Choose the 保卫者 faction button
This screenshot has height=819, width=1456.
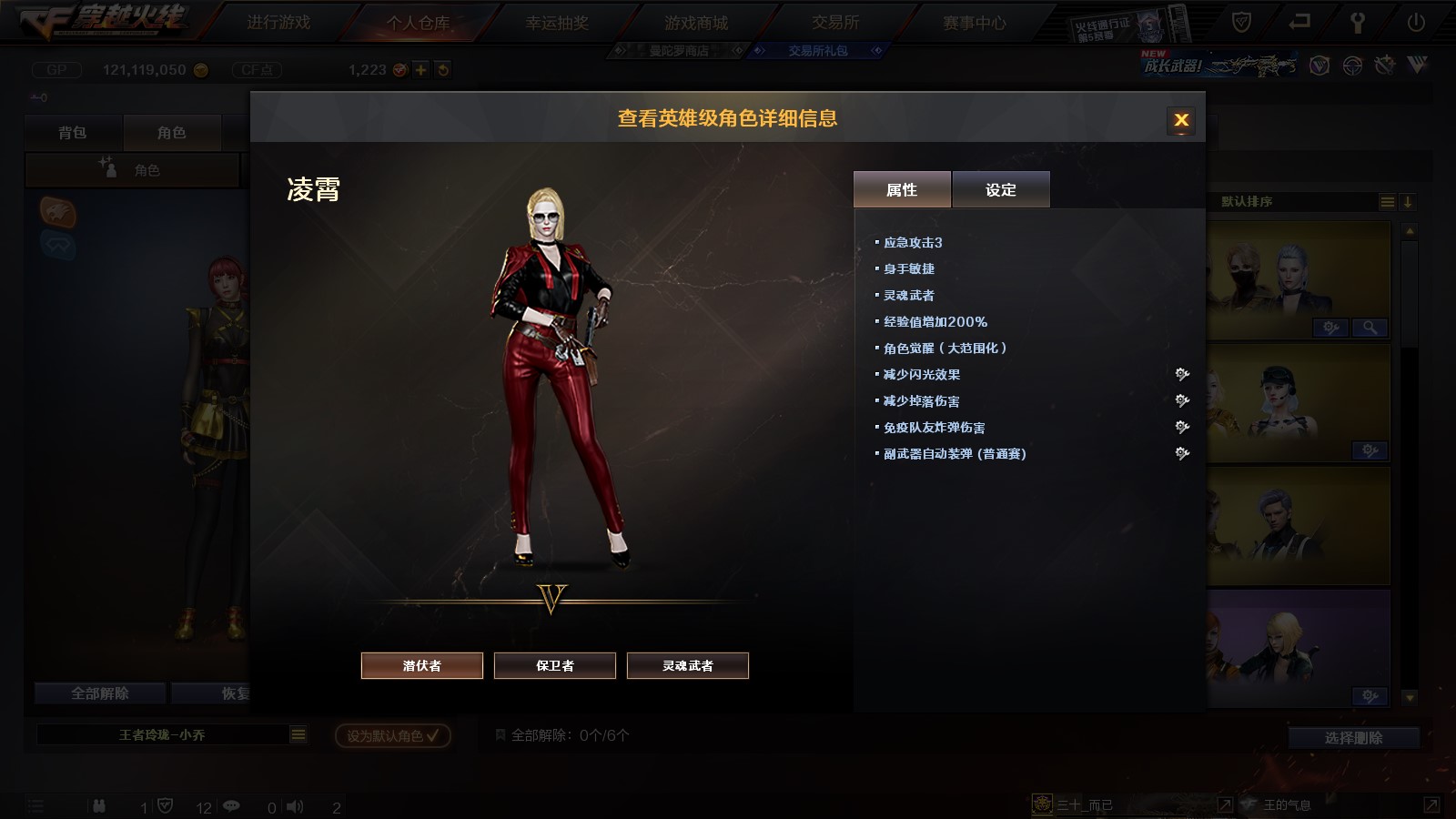(x=555, y=665)
